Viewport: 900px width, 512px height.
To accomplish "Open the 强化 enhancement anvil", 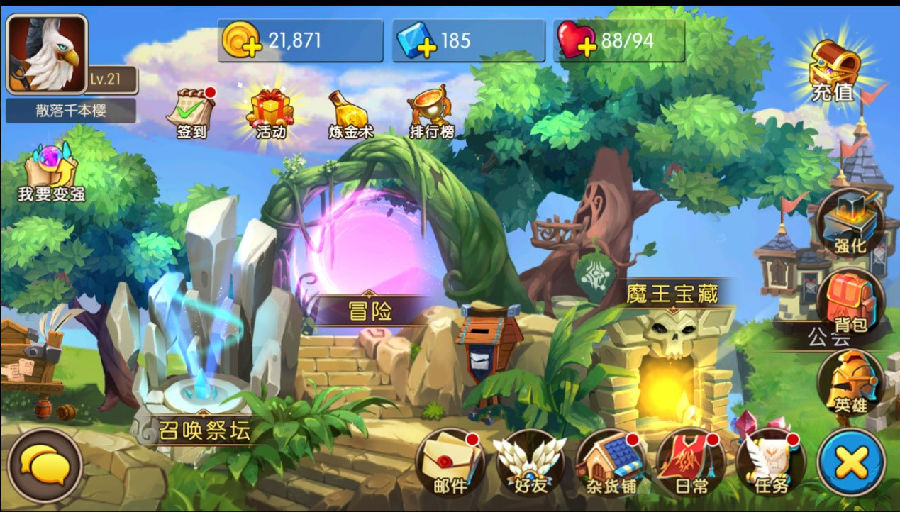I will coord(851,223).
